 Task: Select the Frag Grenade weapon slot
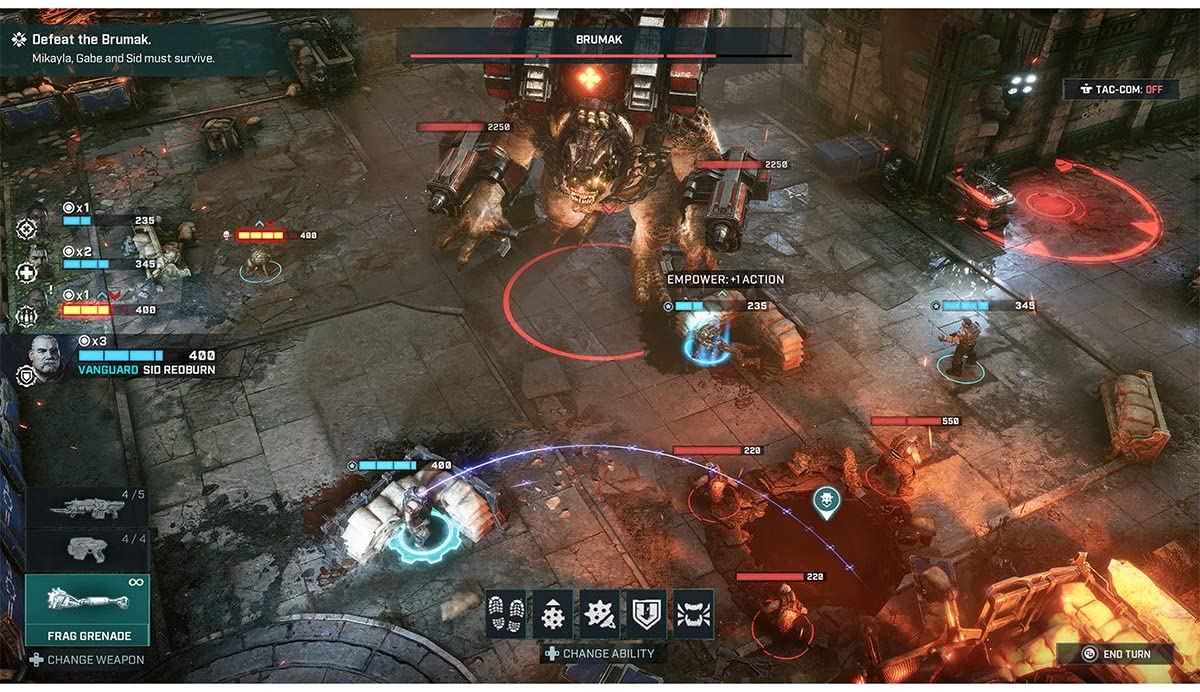[88, 610]
